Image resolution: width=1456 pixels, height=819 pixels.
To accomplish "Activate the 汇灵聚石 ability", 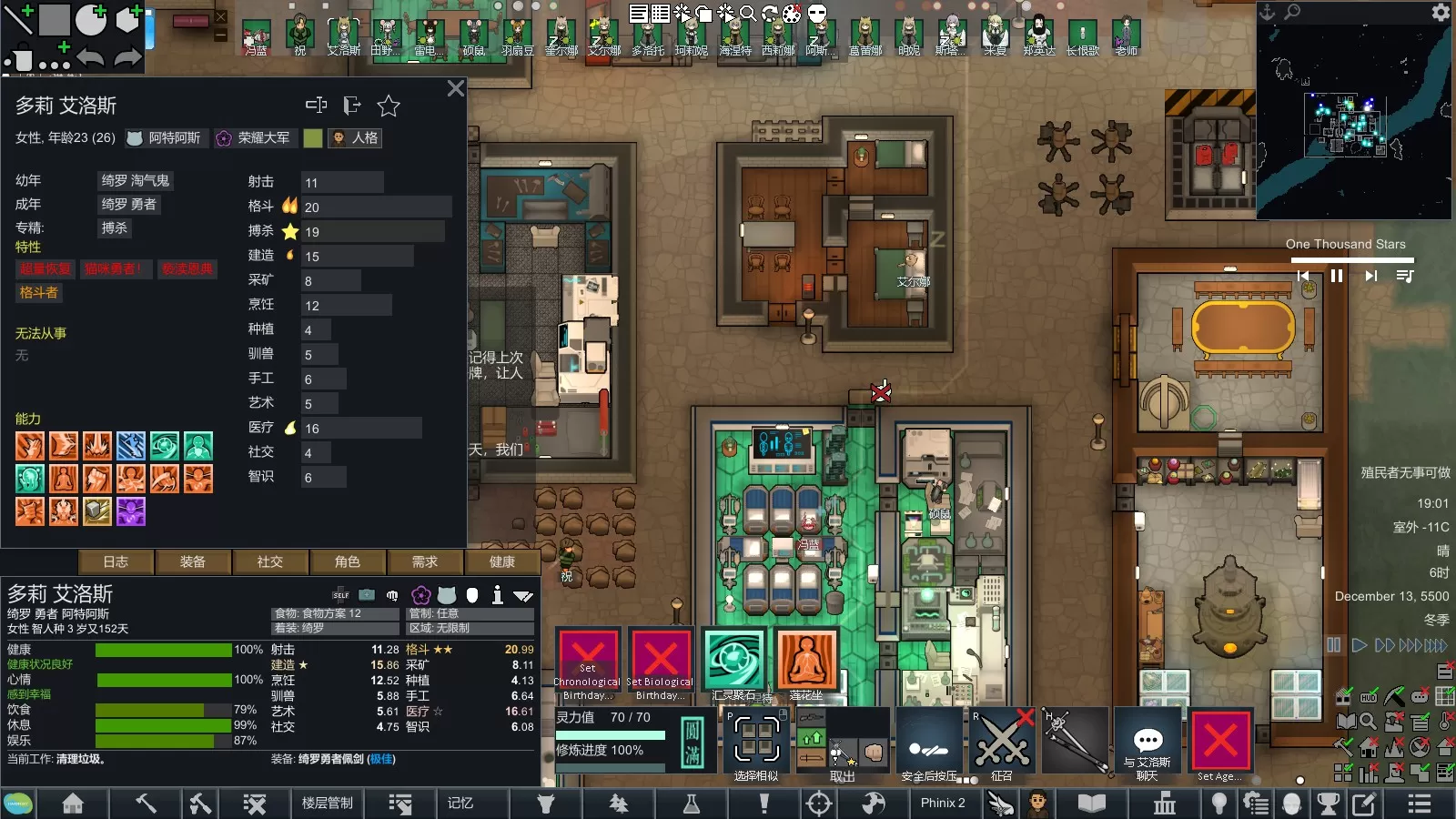I will 733,661.
